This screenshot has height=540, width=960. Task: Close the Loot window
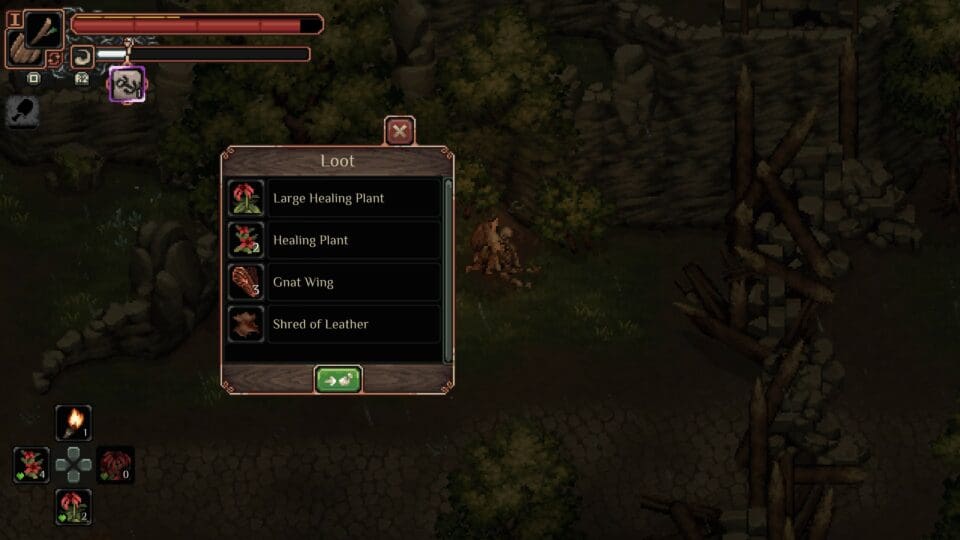tap(400, 131)
